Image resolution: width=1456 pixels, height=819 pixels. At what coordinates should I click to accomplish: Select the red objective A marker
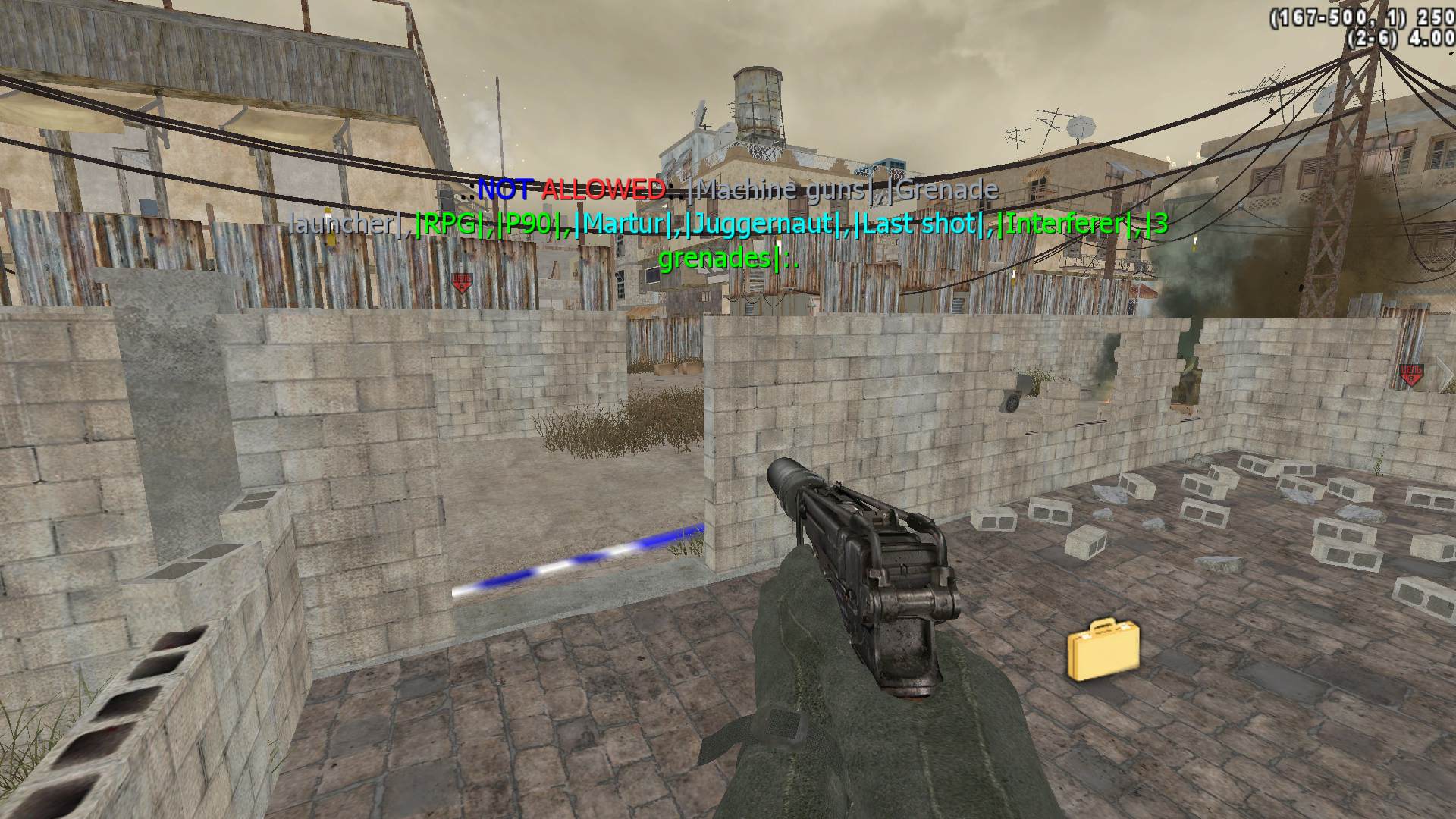pyautogui.click(x=461, y=283)
